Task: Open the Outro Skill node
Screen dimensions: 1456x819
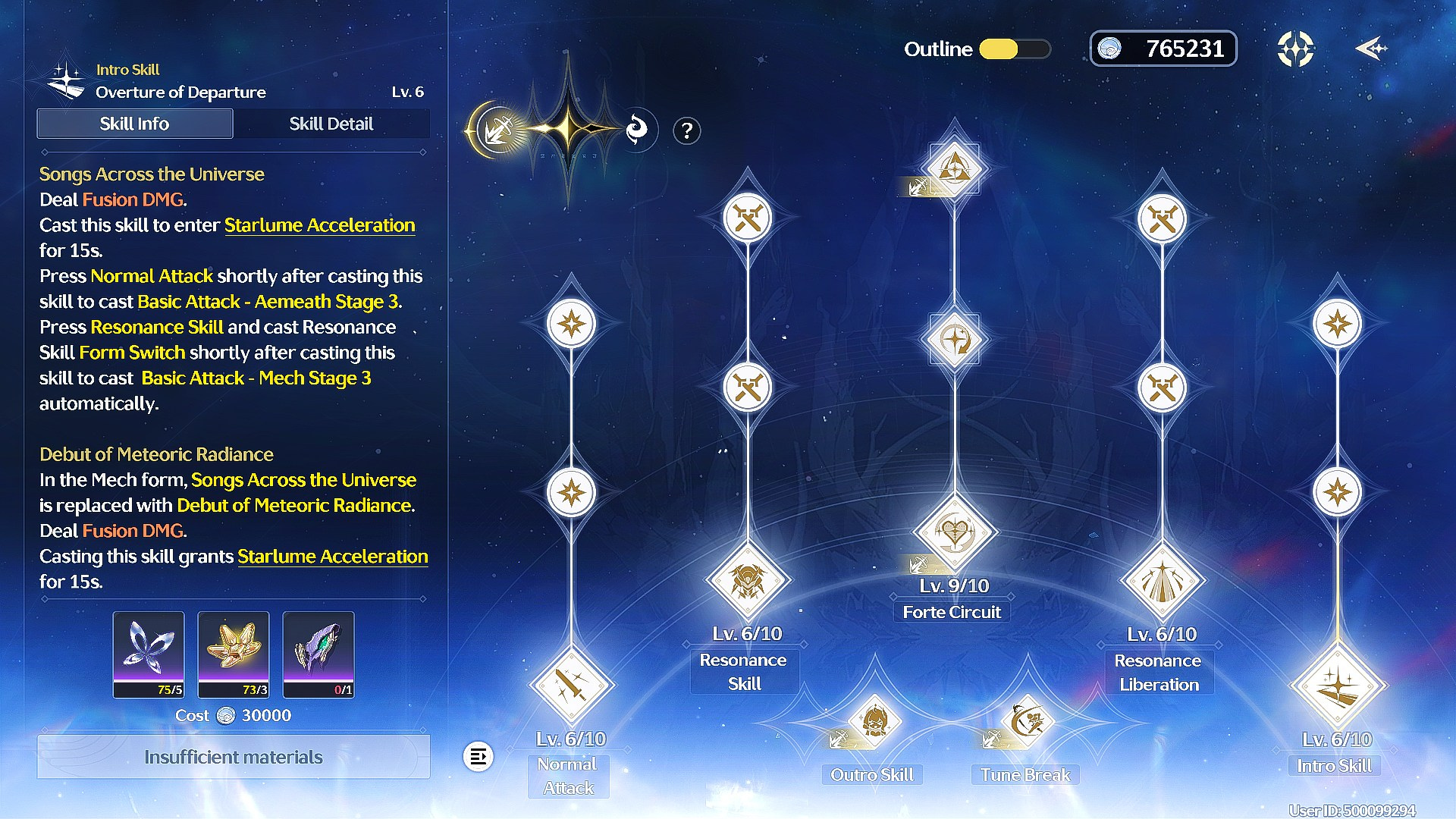Action: pyautogui.click(x=874, y=720)
